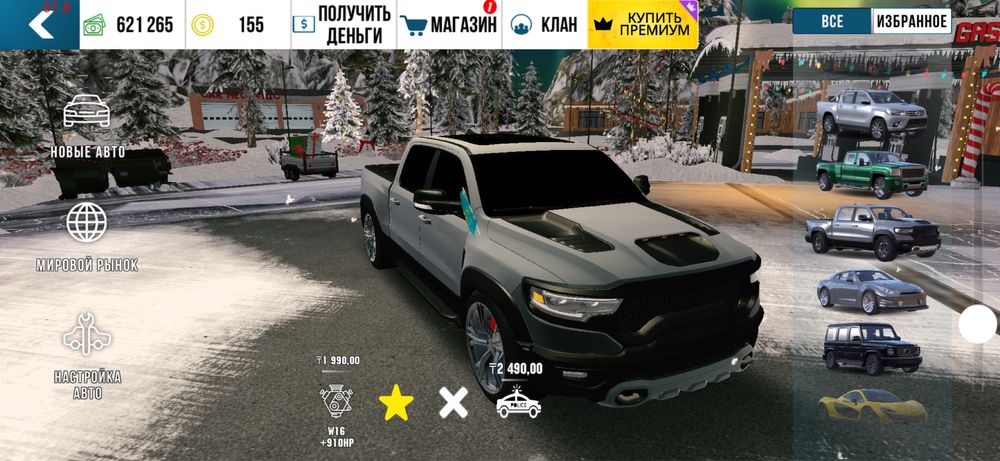
Task: Choose the black boxy SUV thumbnail
Action: click(x=868, y=347)
